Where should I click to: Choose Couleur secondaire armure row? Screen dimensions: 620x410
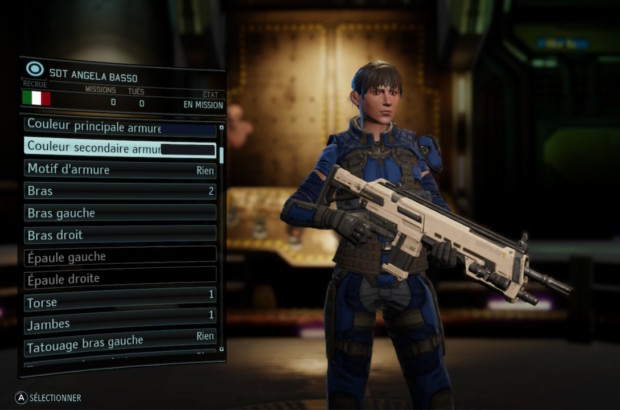pos(120,148)
